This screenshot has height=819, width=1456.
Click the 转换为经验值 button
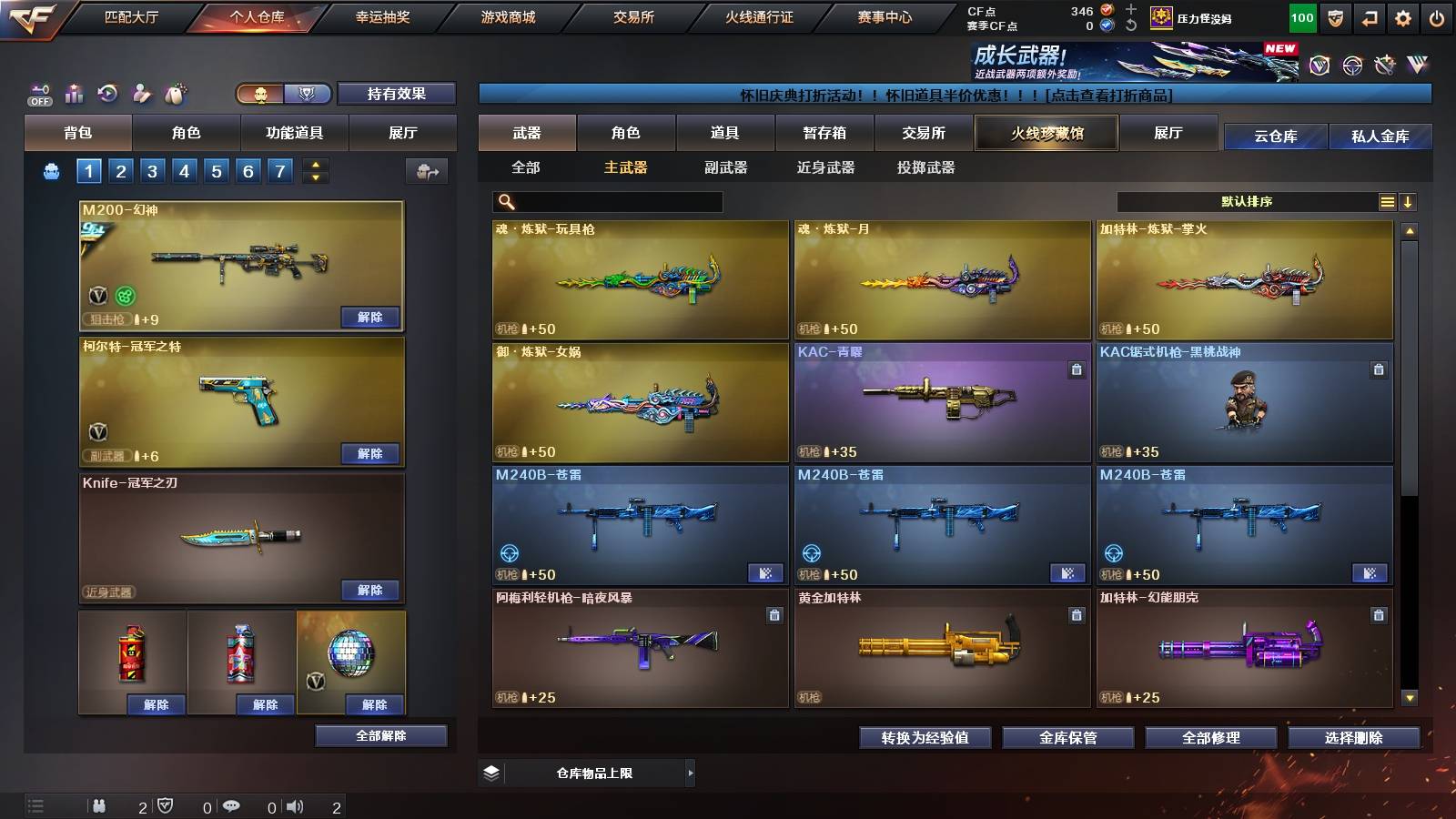coord(923,739)
